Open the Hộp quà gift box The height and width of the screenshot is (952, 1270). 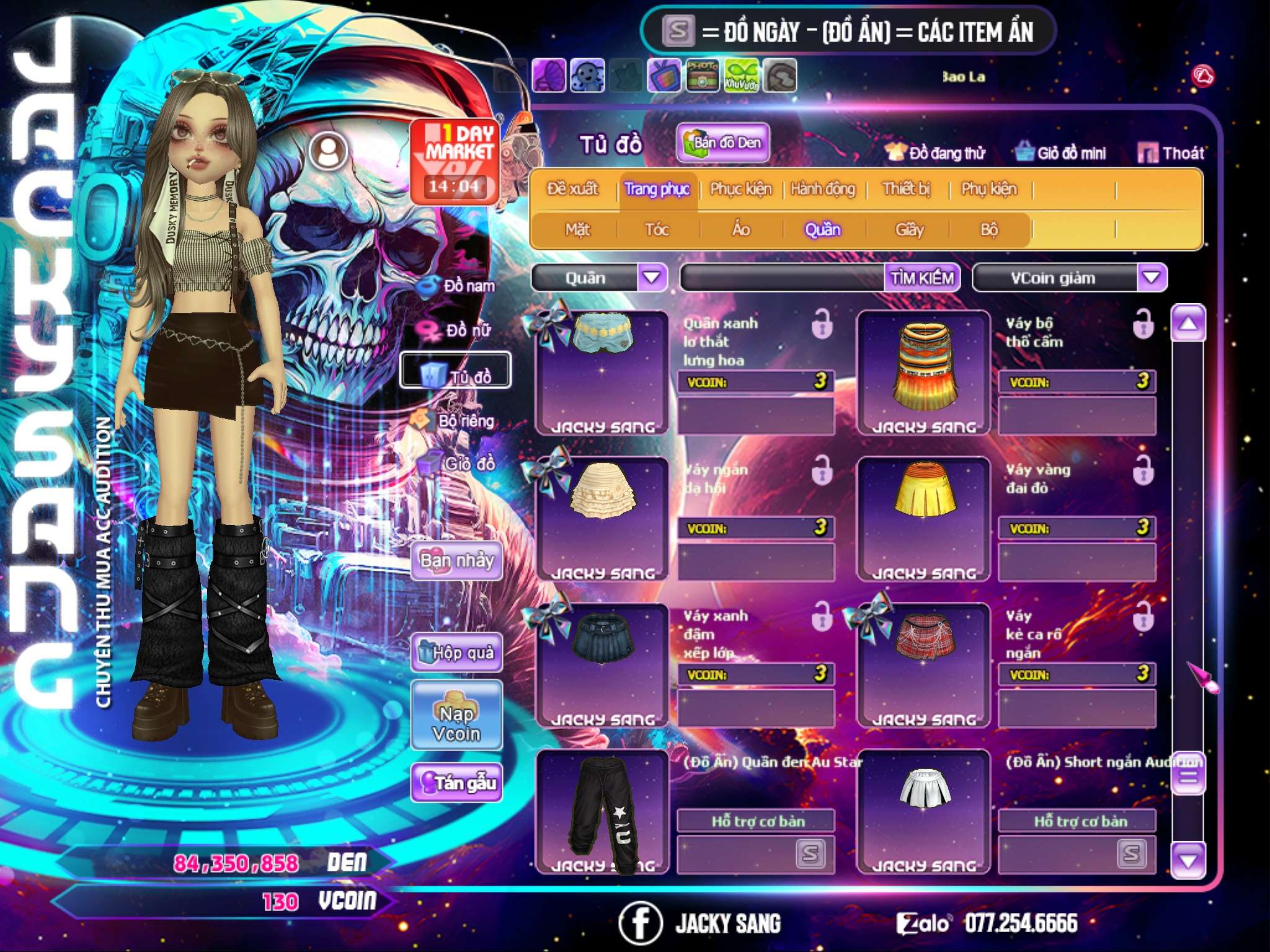coord(456,653)
